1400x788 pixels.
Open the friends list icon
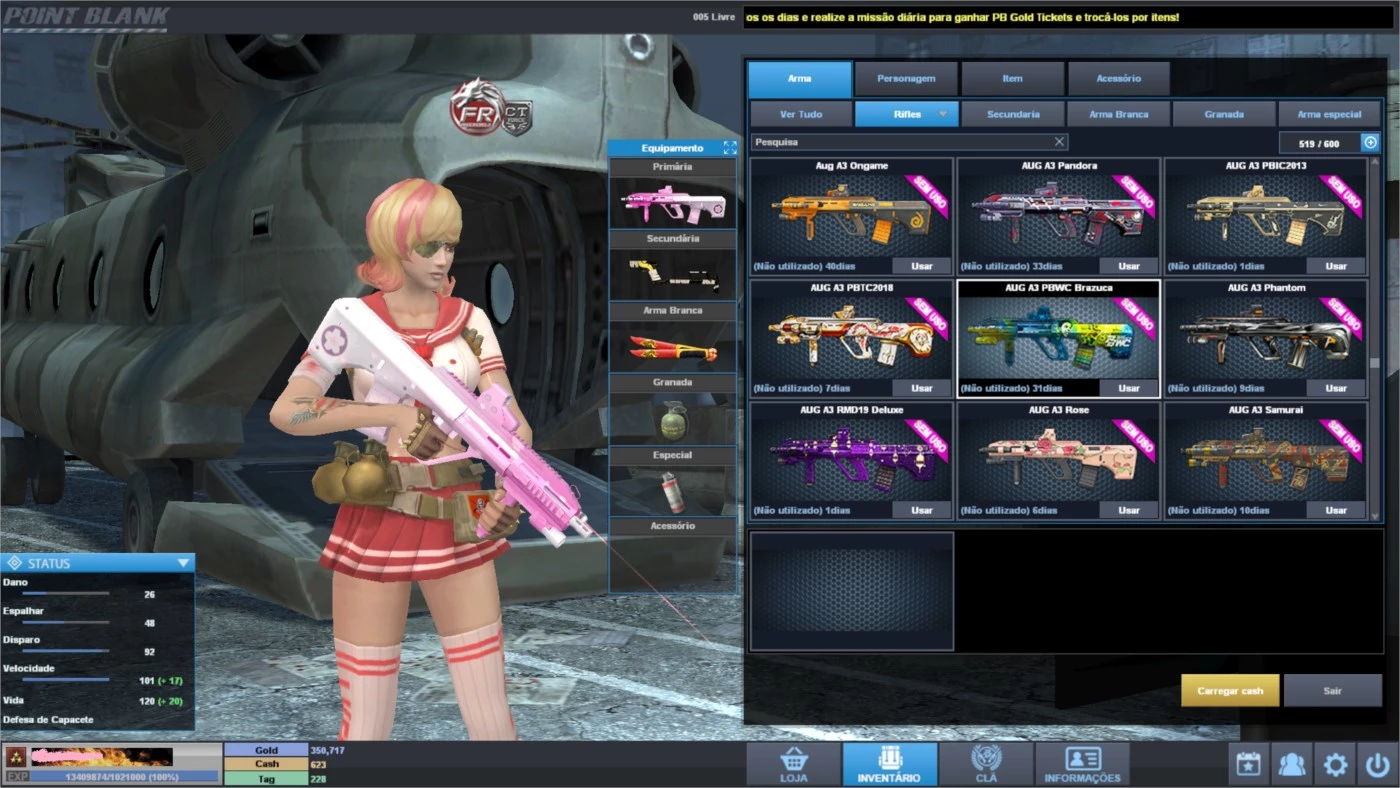click(1290, 764)
